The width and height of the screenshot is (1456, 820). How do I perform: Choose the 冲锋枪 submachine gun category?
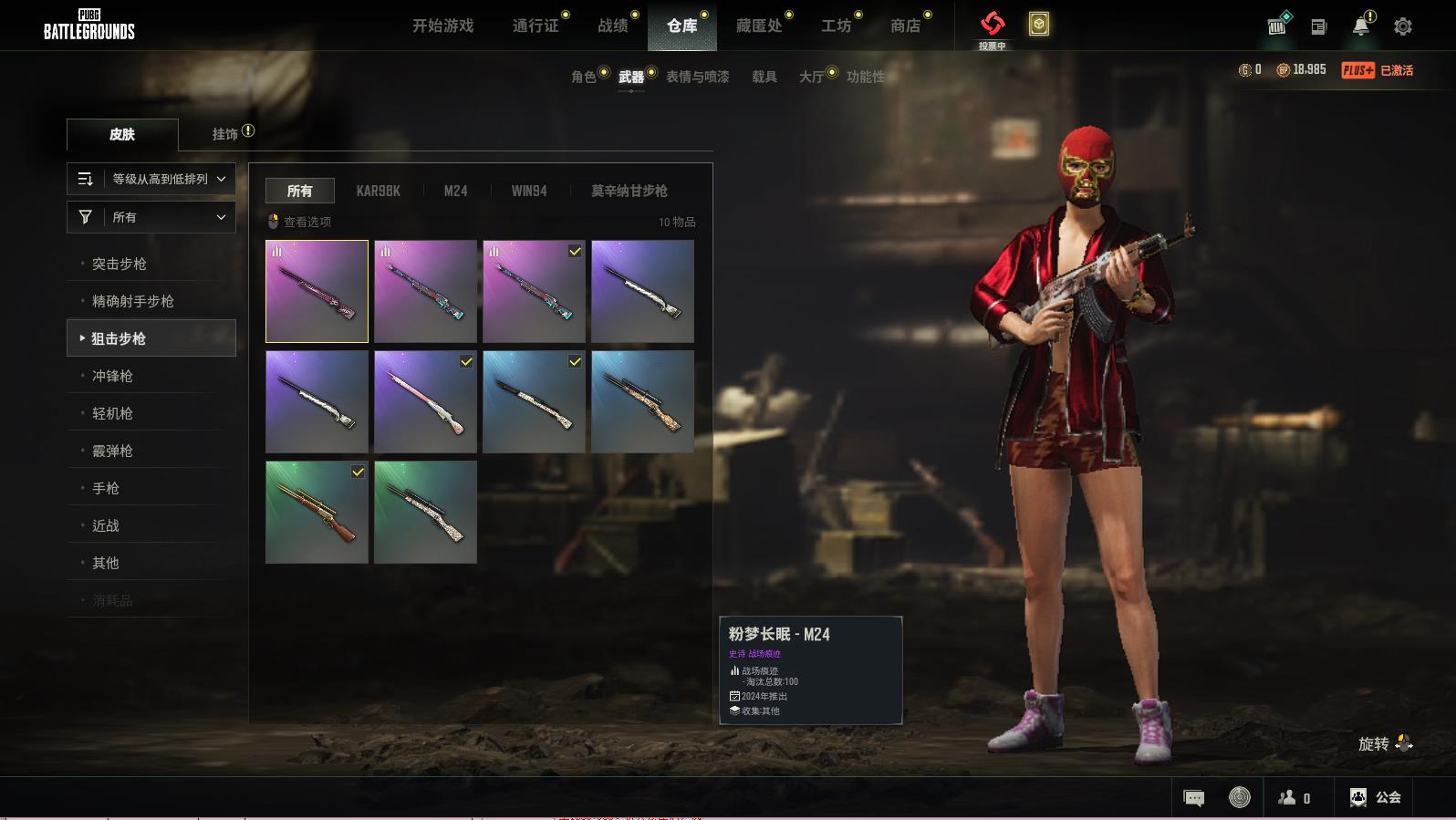[113, 376]
